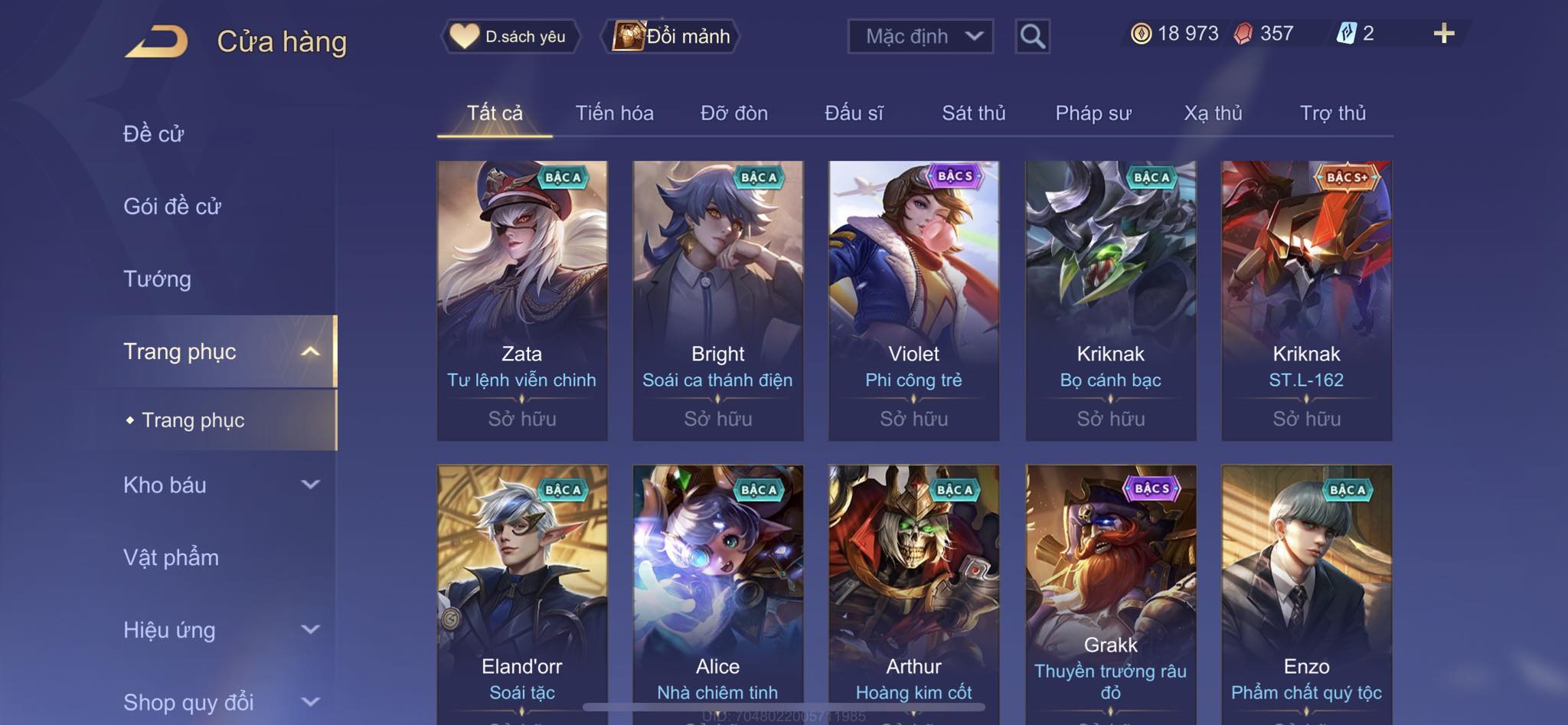Open the Trợ thủ tab

(x=1332, y=113)
